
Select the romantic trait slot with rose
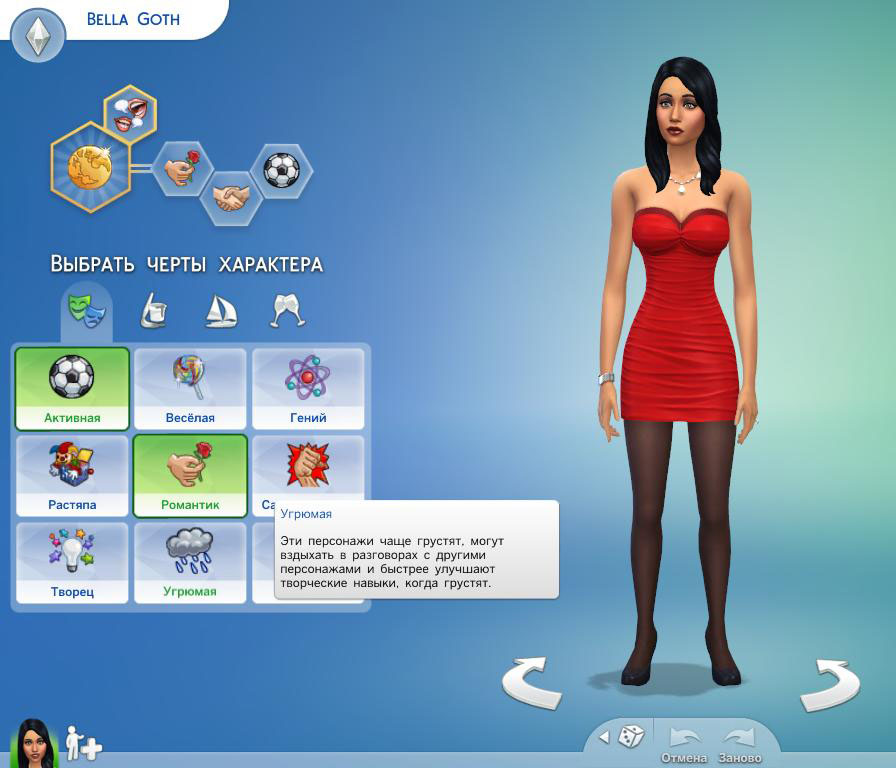tap(182, 168)
